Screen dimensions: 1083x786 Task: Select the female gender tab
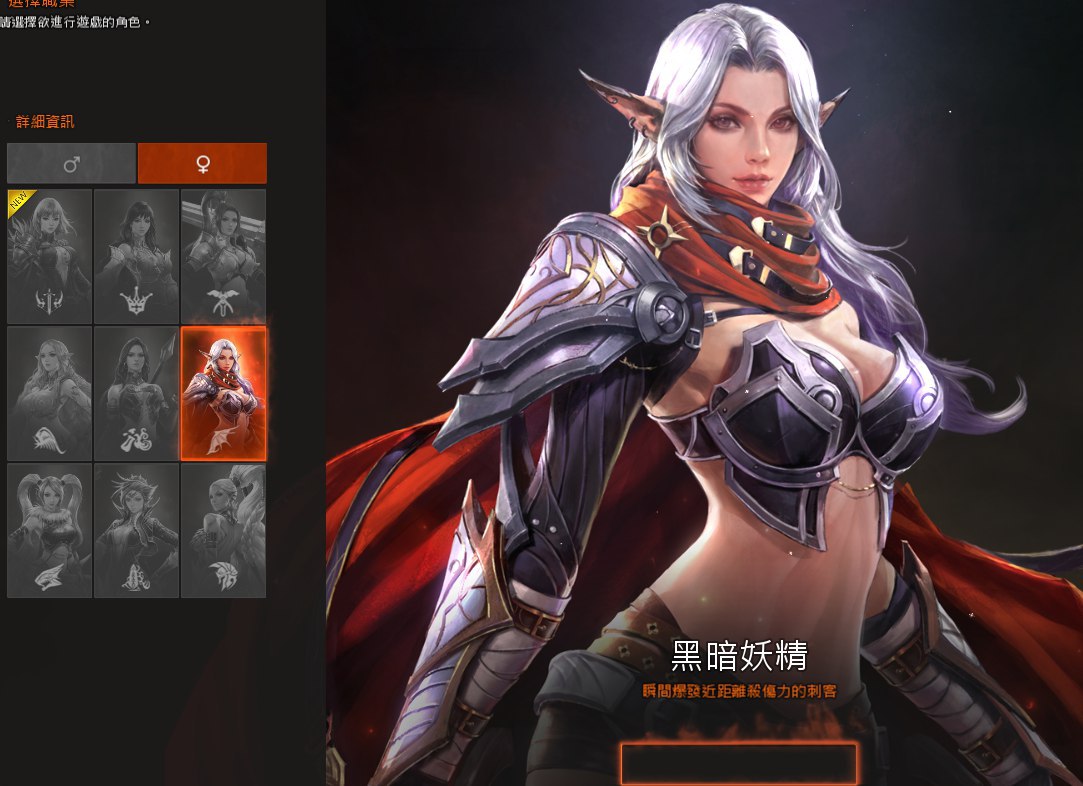(x=202, y=163)
